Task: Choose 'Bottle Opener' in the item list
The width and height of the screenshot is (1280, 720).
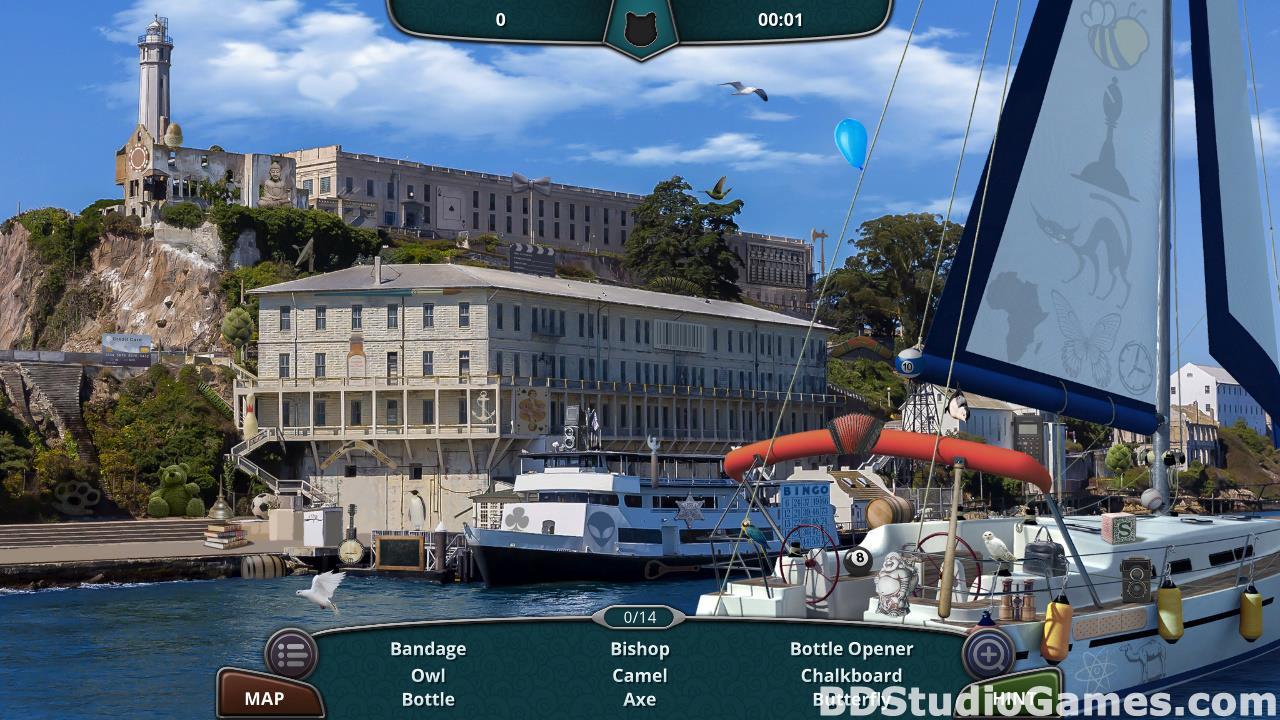Action: (851, 649)
